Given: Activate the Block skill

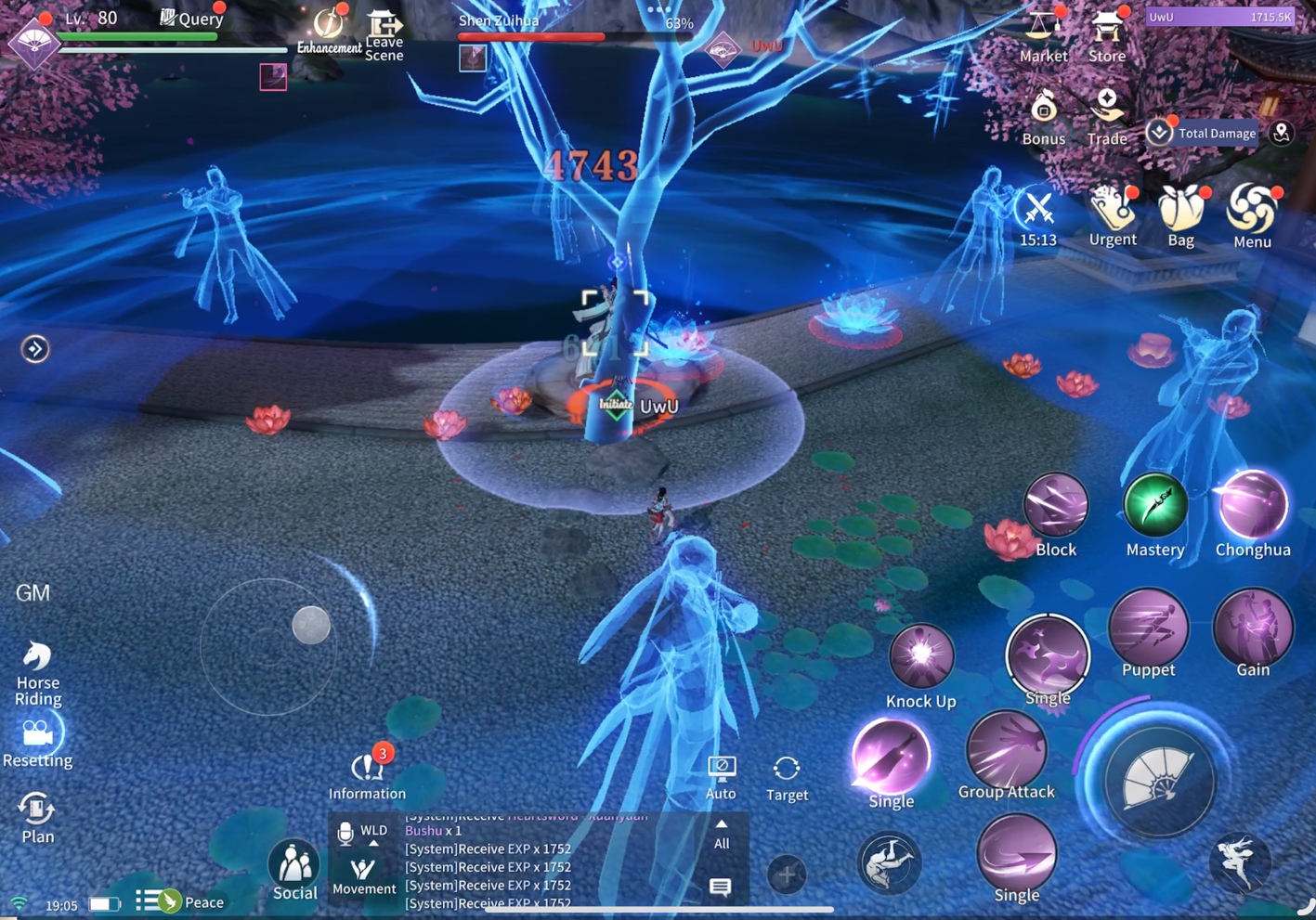Looking at the screenshot, I should pyautogui.click(x=1055, y=507).
